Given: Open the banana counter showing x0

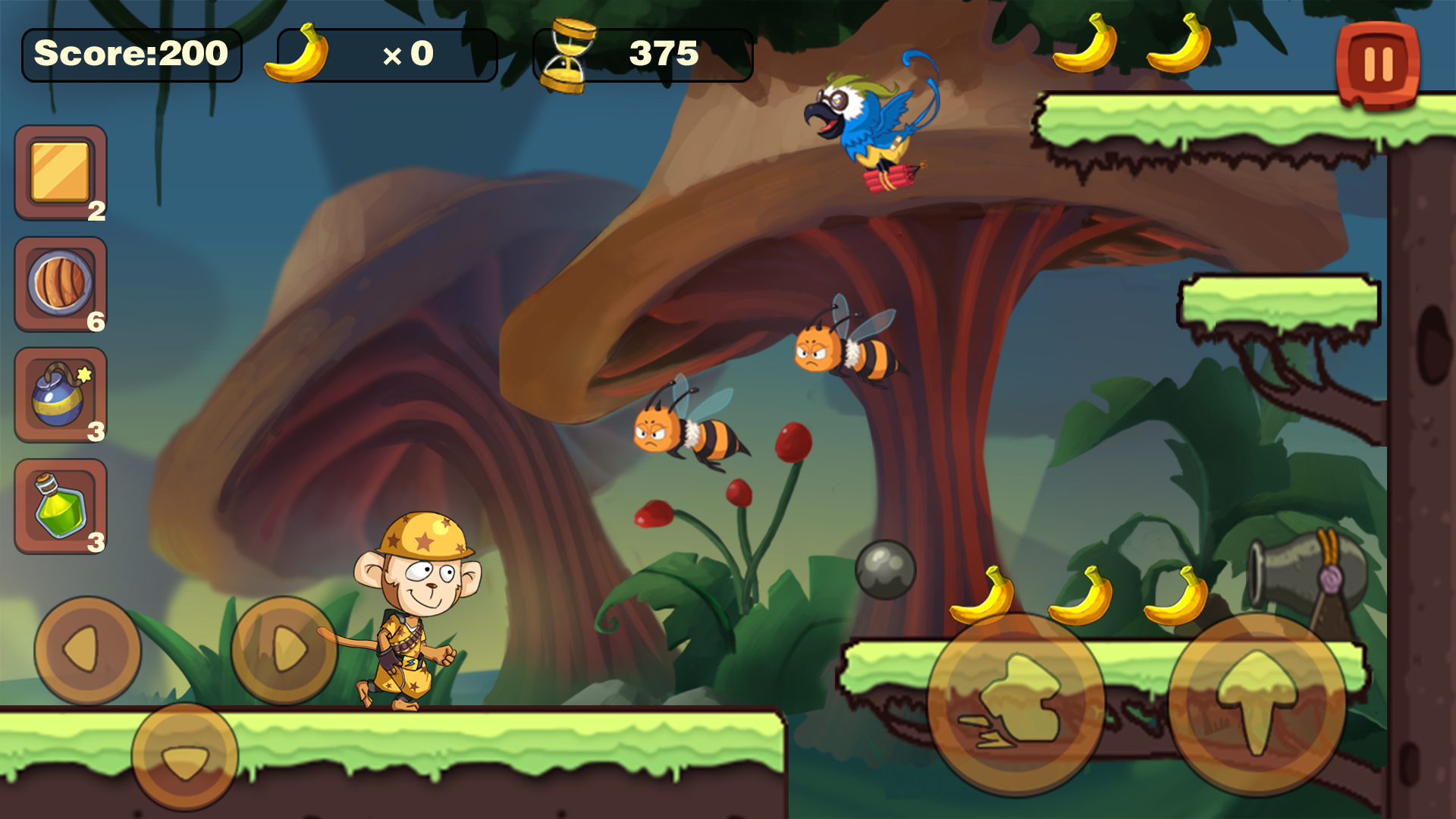Looking at the screenshot, I should pyautogui.click(x=409, y=53).
